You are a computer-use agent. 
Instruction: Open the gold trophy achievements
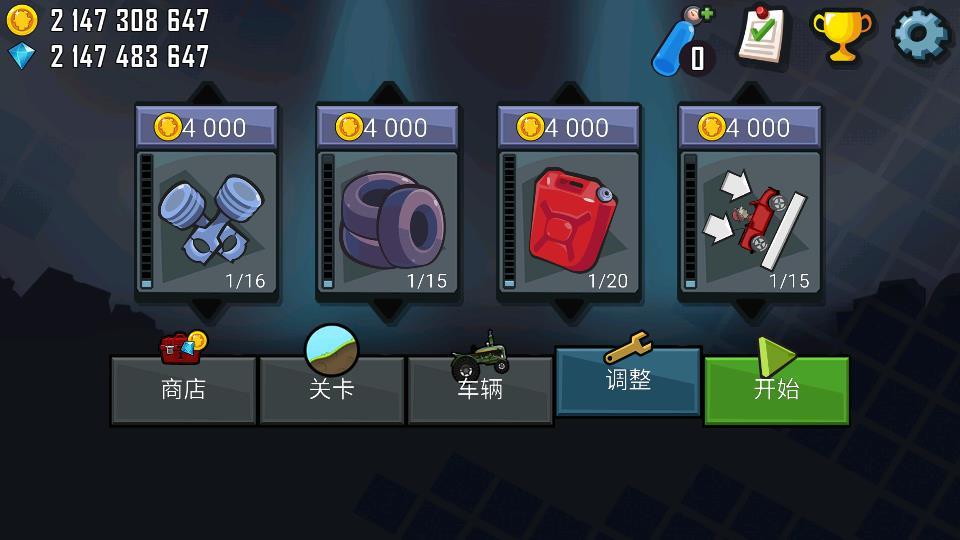841,36
